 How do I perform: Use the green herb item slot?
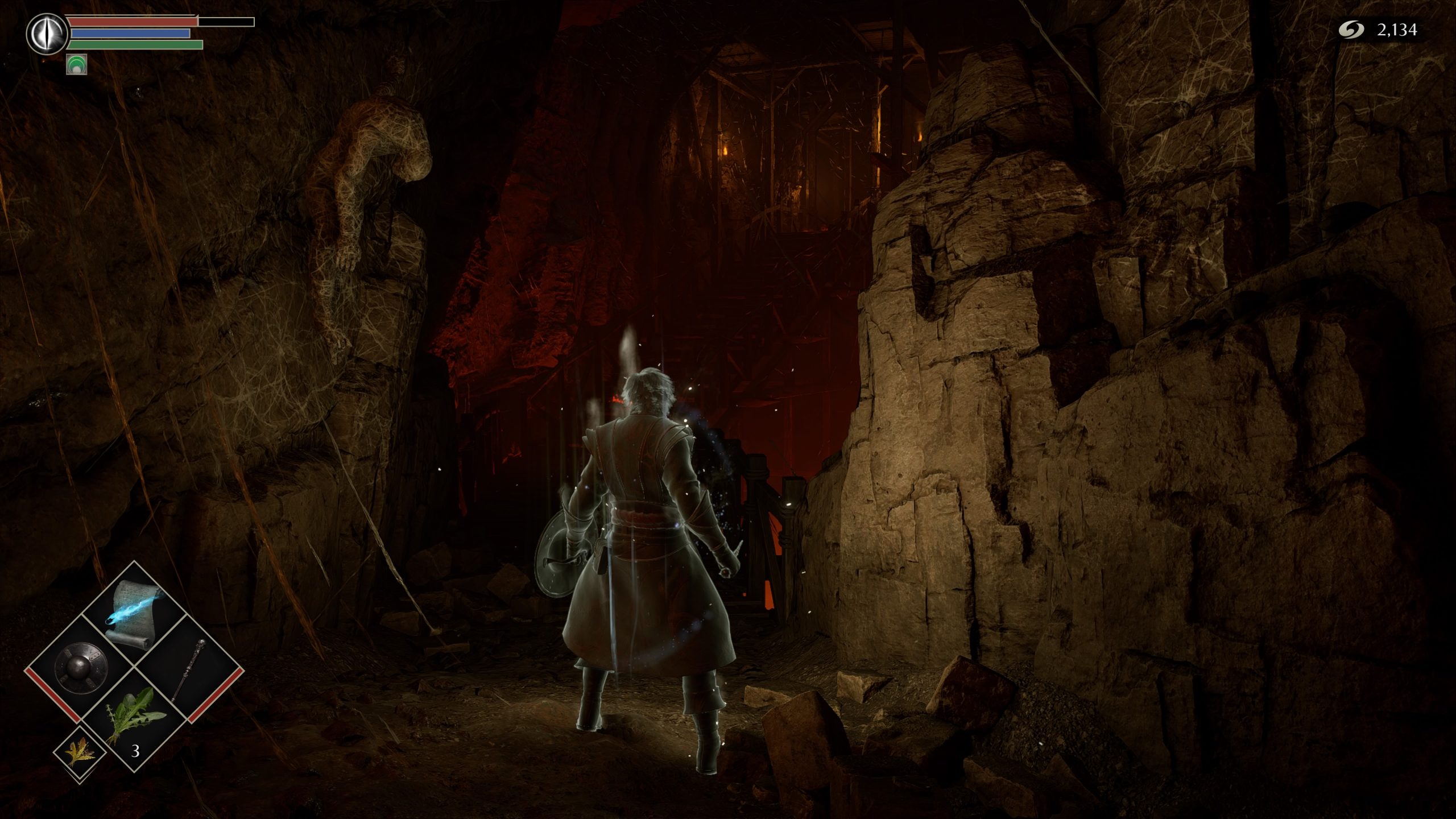(135, 722)
